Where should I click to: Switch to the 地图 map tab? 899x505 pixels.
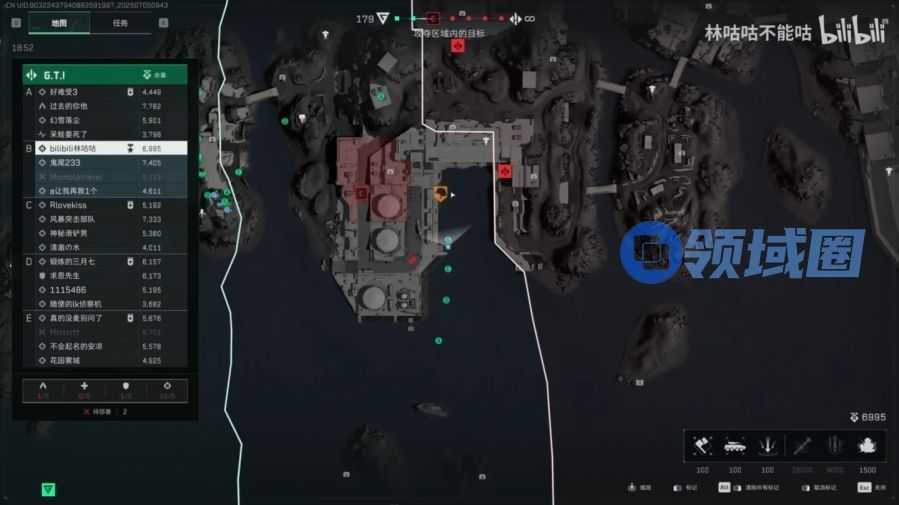[x=59, y=23]
